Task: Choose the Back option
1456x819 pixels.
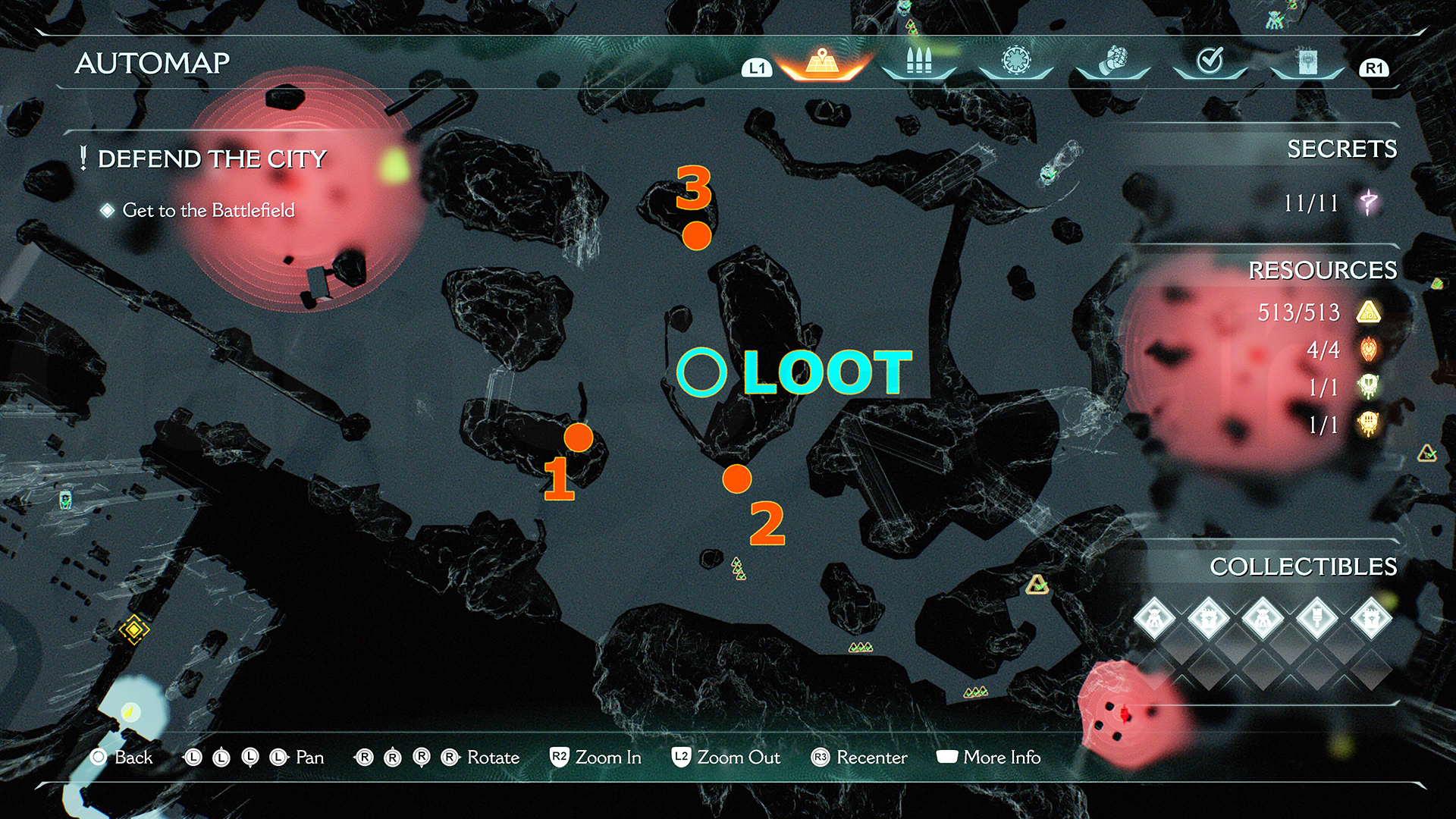Action: coord(121,757)
